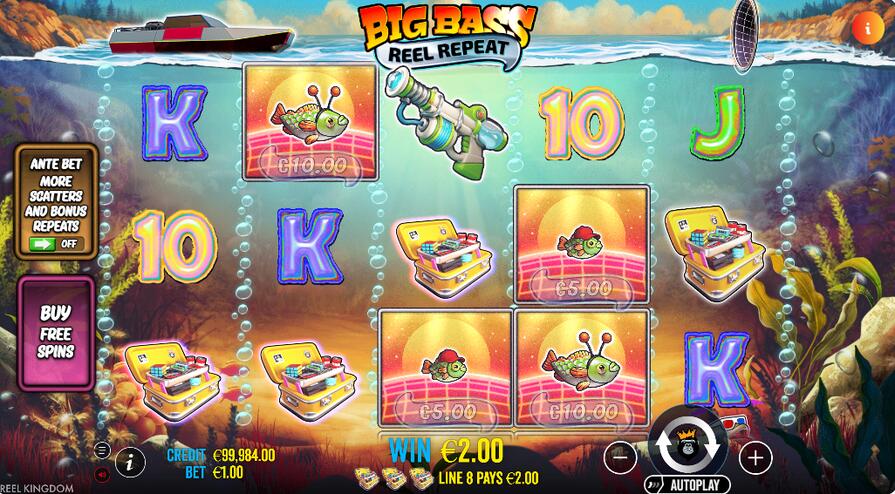Screen dimensions: 895x494
Task: Buy Free Spins
Action: (56, 332)
